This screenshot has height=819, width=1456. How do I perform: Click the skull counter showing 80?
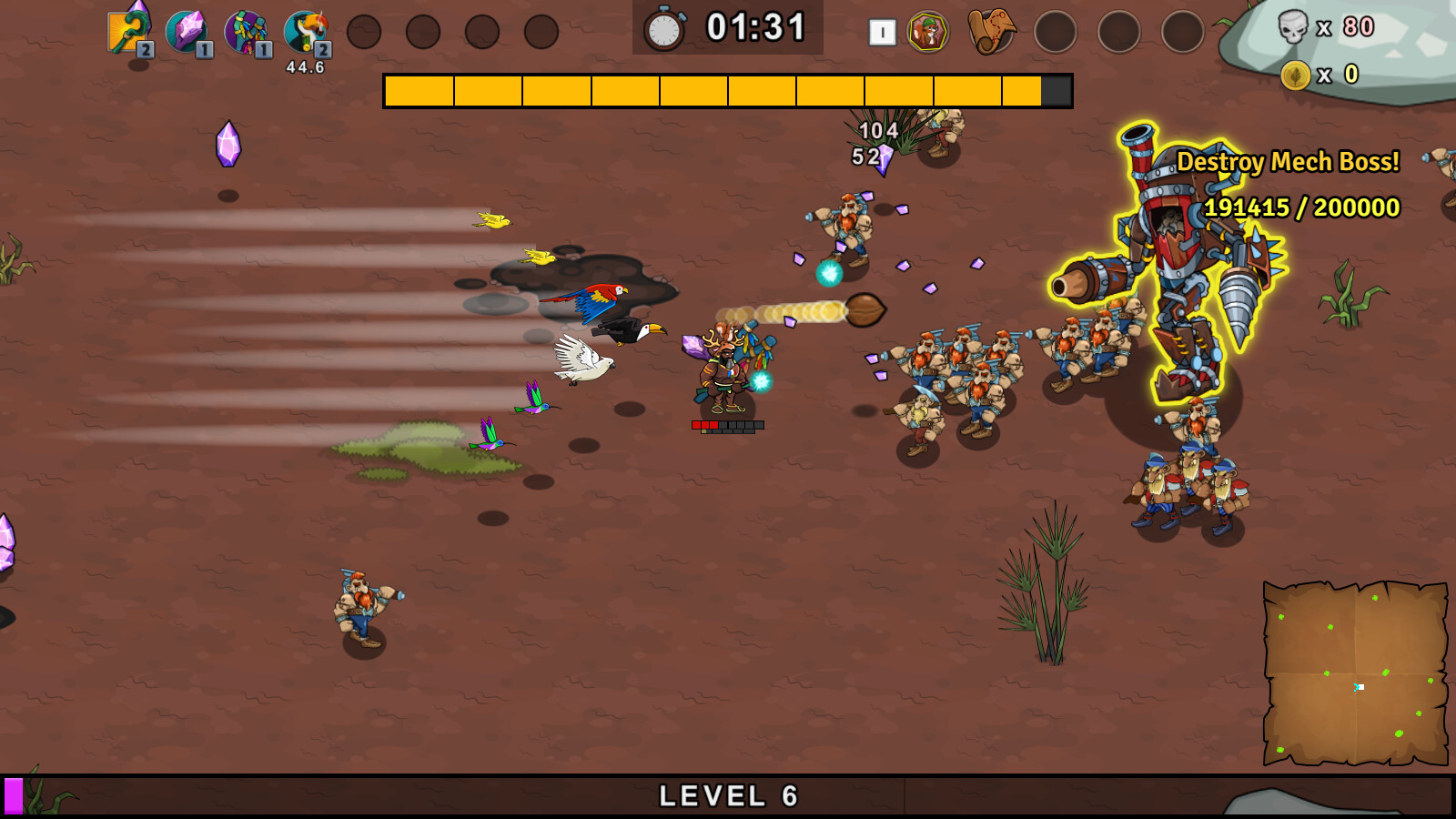click(1318, 29)
